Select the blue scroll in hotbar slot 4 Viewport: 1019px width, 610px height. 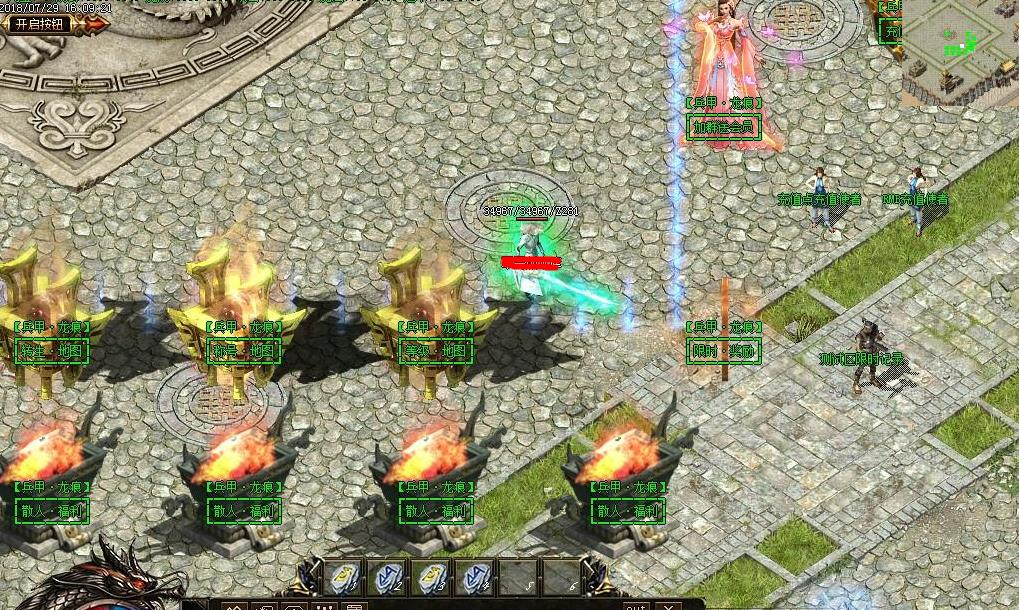(474, 578)
